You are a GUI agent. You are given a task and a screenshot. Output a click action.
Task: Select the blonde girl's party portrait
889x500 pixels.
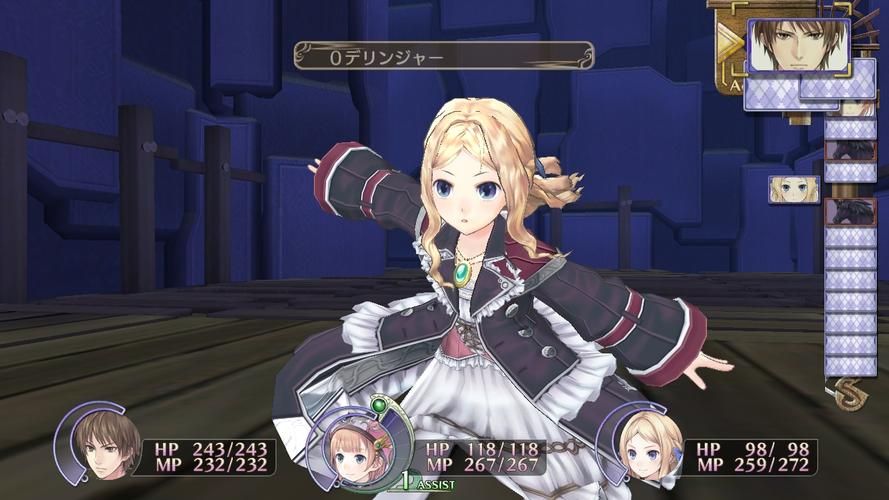pos(651,450)
